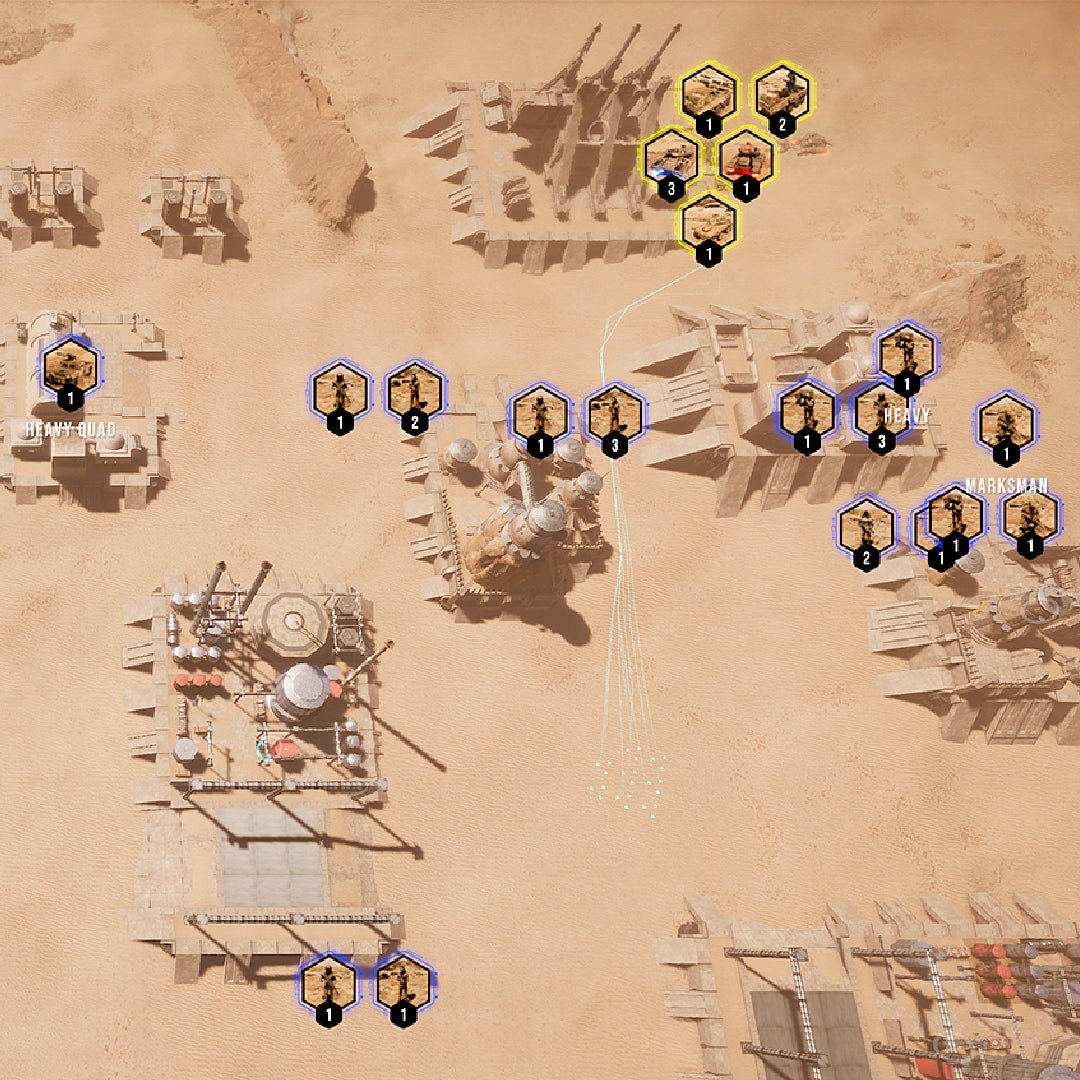Screen dimensions: 1080x1080
Task: Select the red vehicle unit in yellow group
Action: click(x=746, y=157)
